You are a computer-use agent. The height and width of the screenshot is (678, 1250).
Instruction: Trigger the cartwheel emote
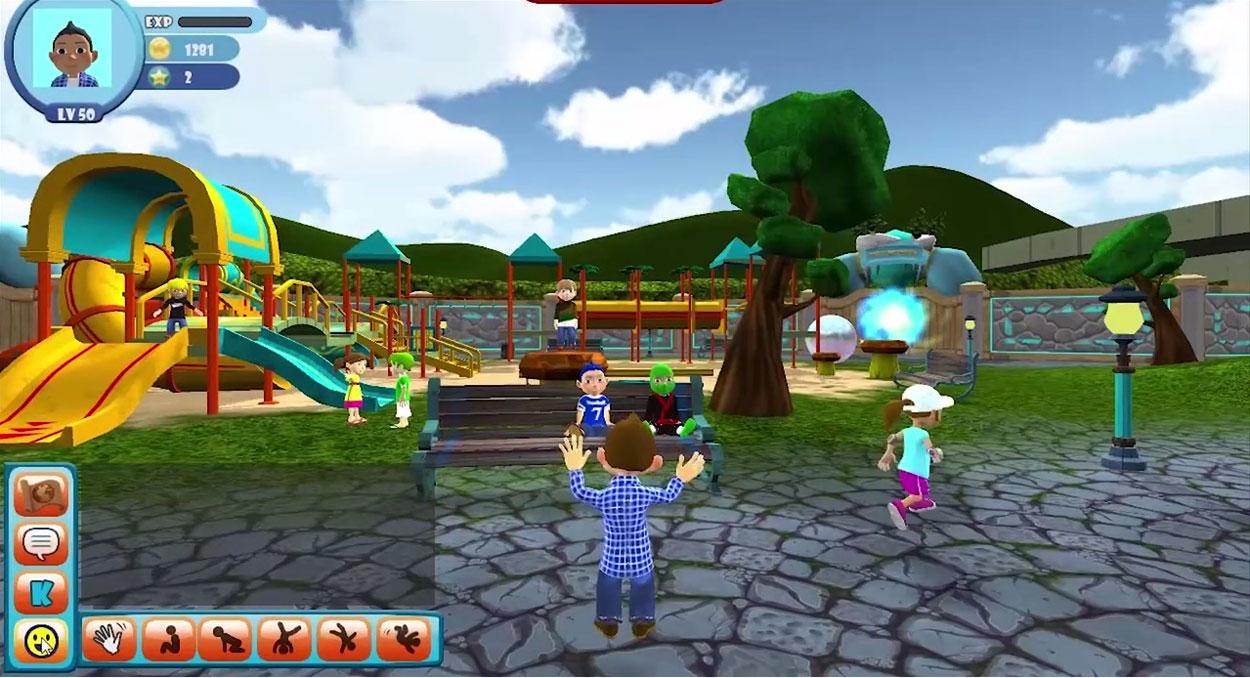[343, 640]
